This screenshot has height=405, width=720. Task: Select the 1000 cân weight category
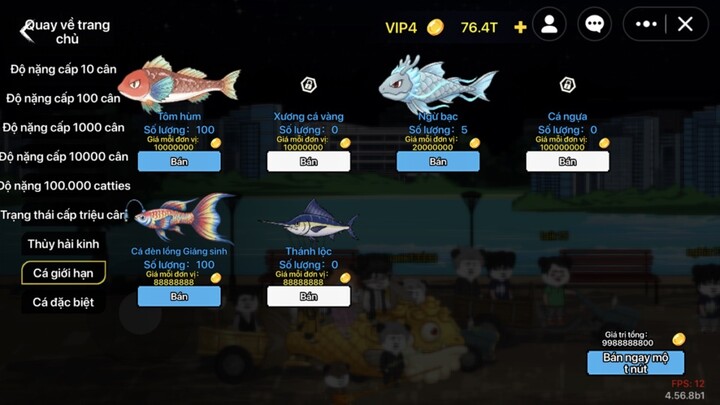[x=64, y=127]
